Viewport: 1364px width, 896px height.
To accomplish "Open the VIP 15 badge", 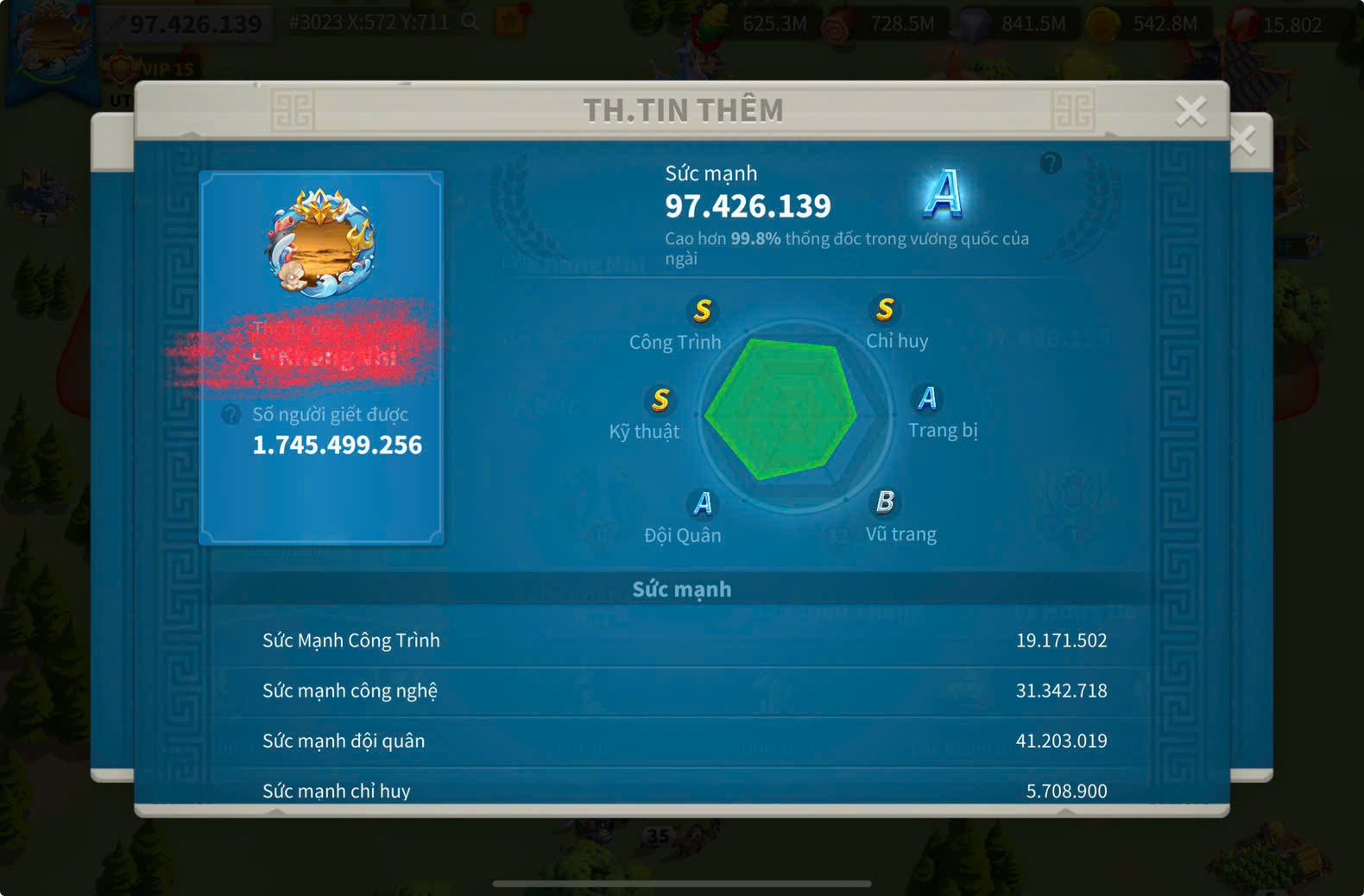I will click(154, 69).
